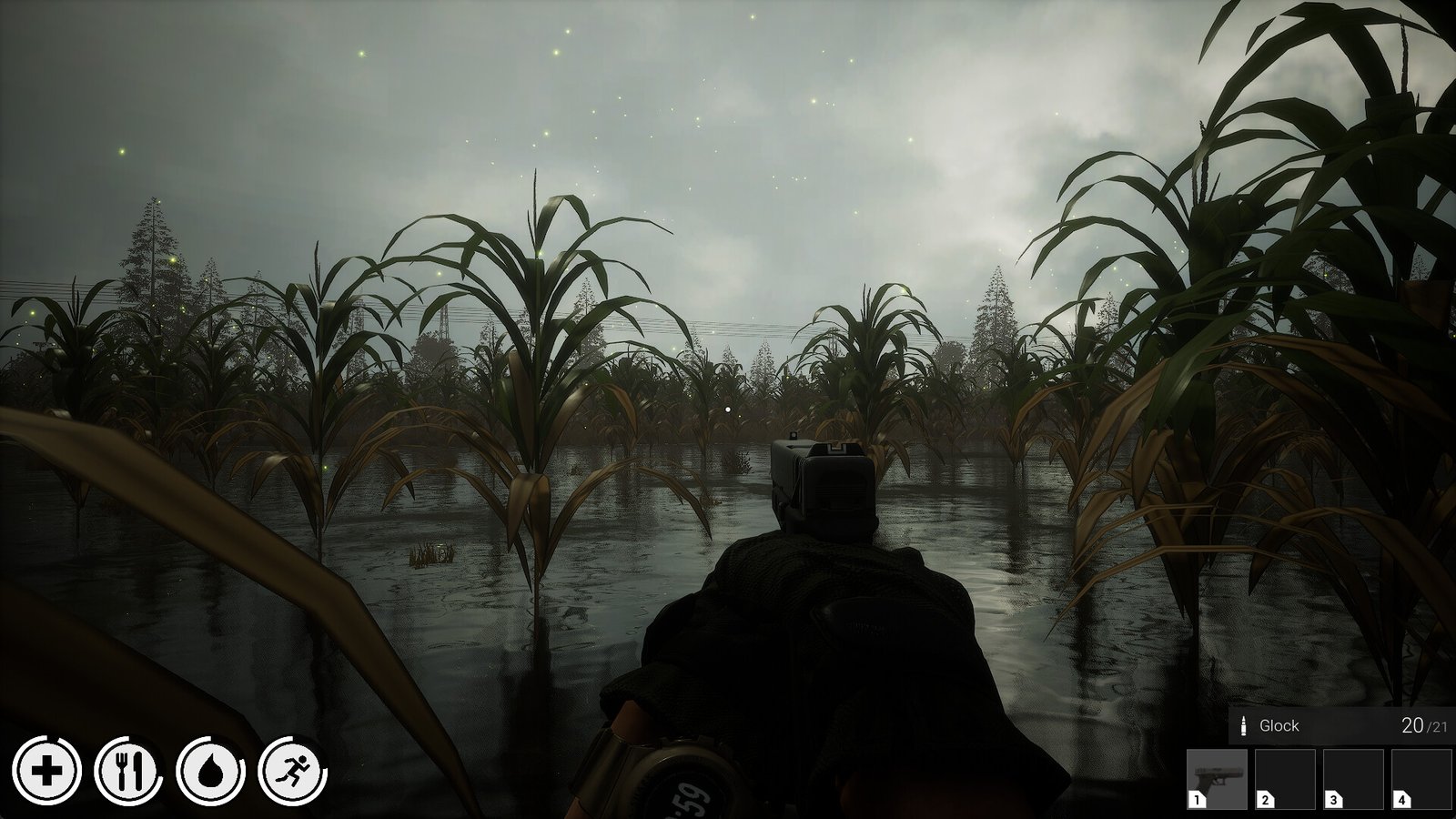The image size is (1456, 819).
Task: Click the white dot crosshair in screen center
Action: (x=729, y=409)
